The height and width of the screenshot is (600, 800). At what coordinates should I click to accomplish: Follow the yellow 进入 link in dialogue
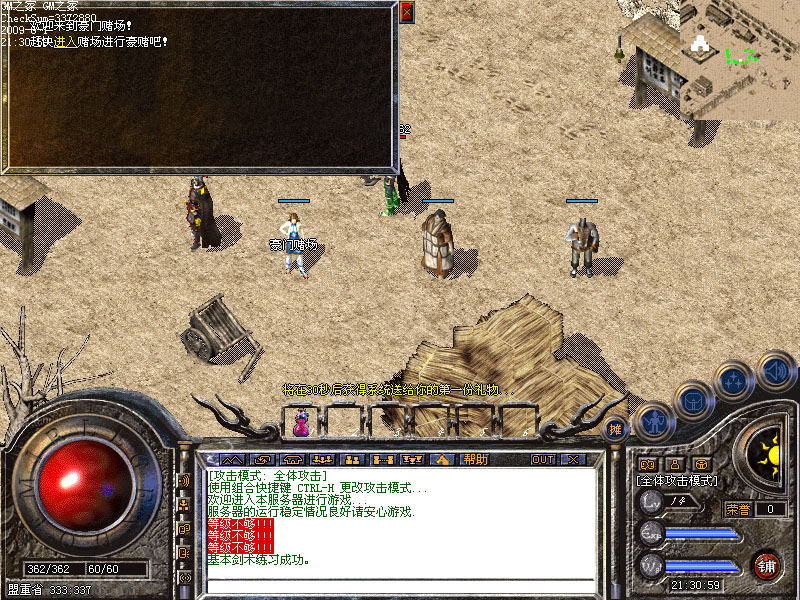[63, 42]
